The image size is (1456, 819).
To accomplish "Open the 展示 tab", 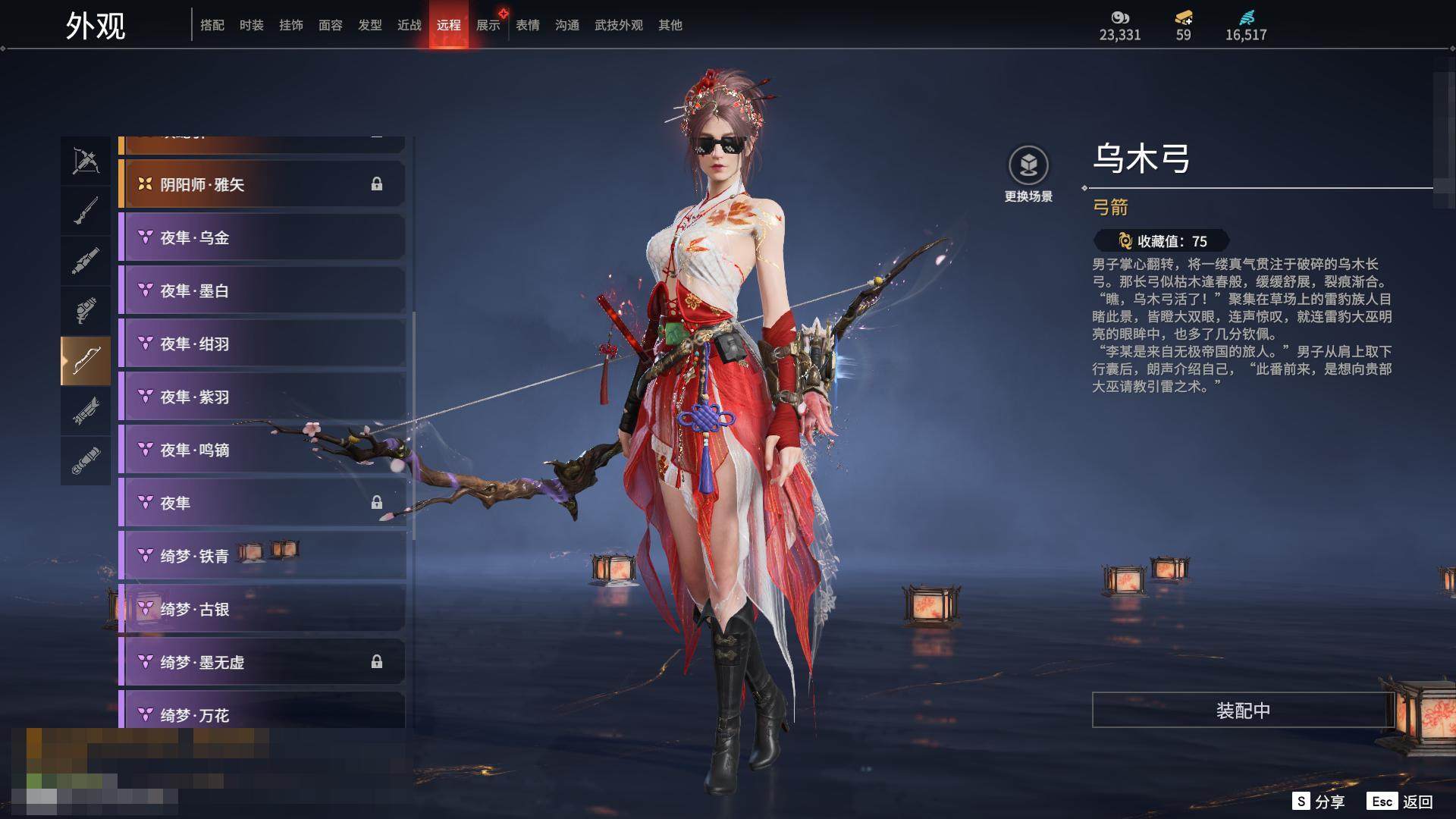I will click(488, 25).
